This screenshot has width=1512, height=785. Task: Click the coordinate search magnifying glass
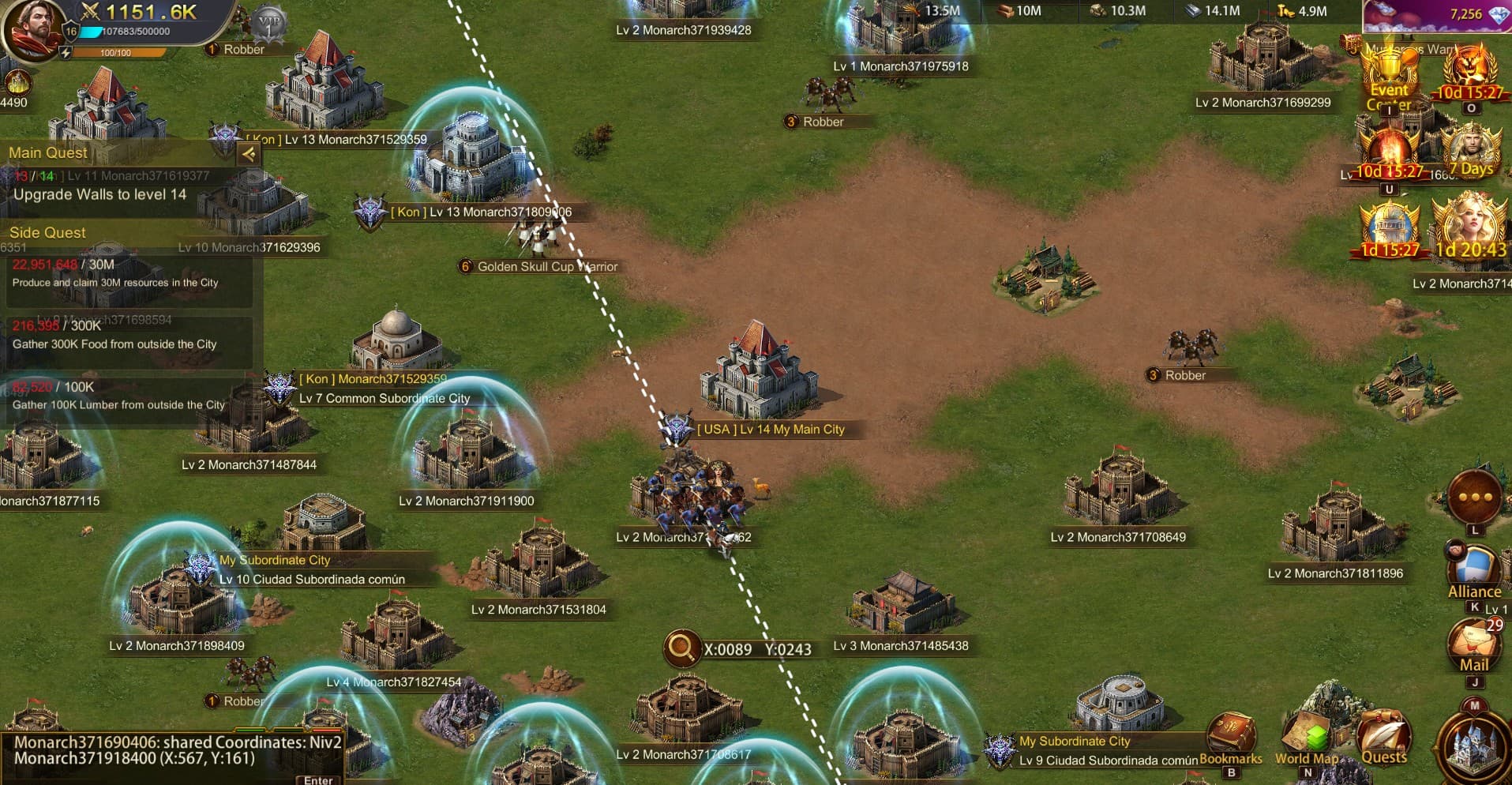[681, 648]
